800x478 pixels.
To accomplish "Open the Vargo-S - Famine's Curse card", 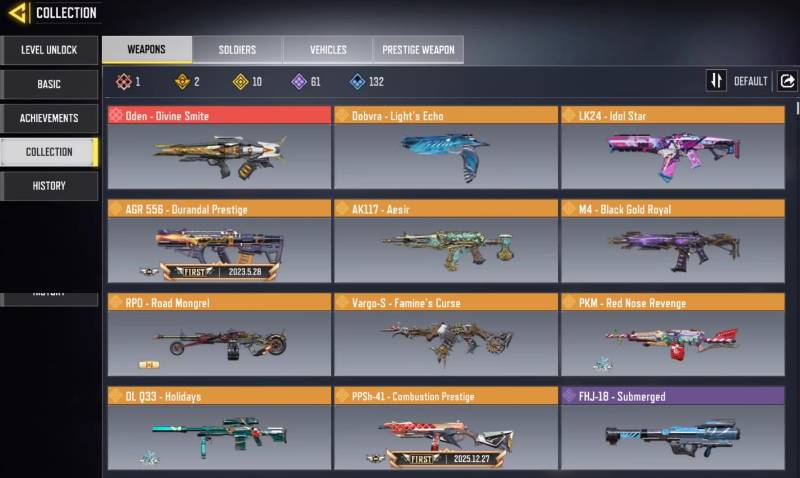I will click(x=445, y=334).
